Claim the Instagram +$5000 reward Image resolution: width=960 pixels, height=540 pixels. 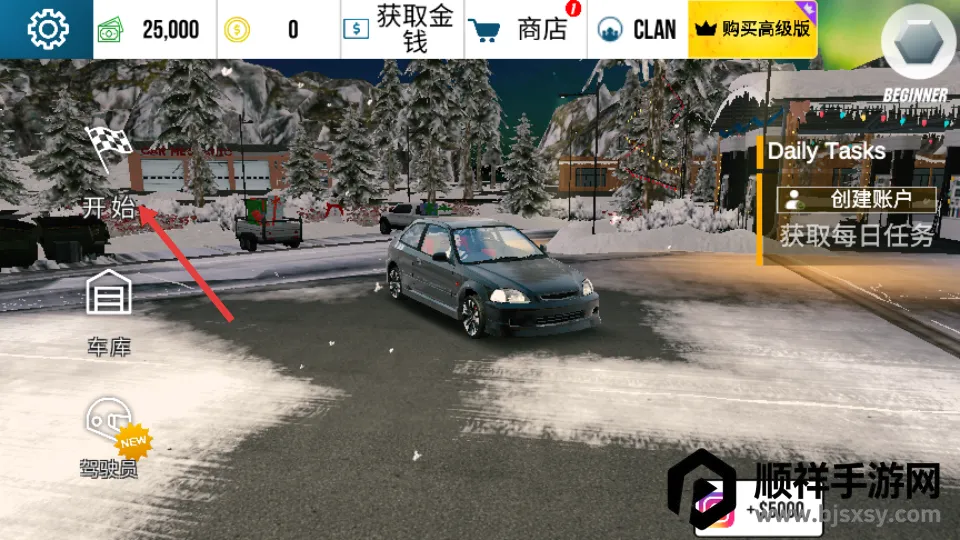(770, 508)
